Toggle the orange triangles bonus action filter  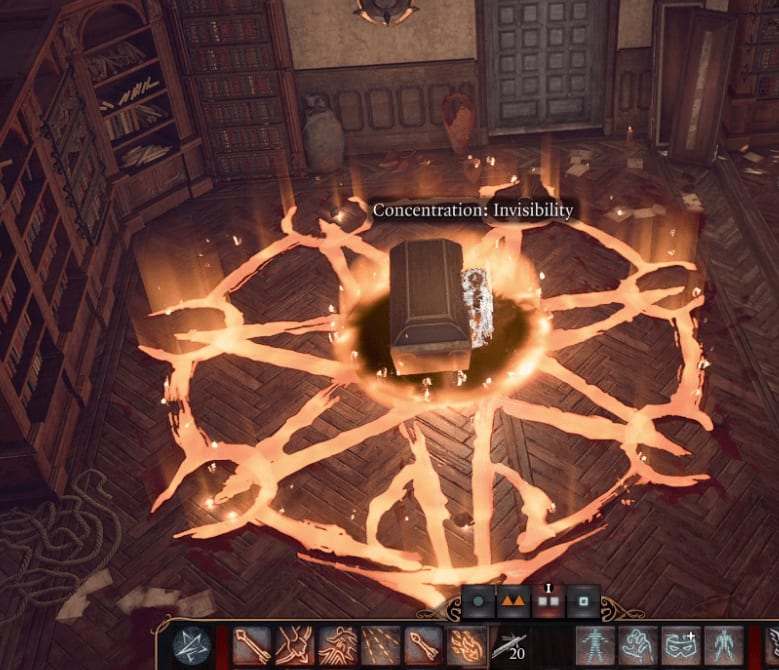point(513,603)
